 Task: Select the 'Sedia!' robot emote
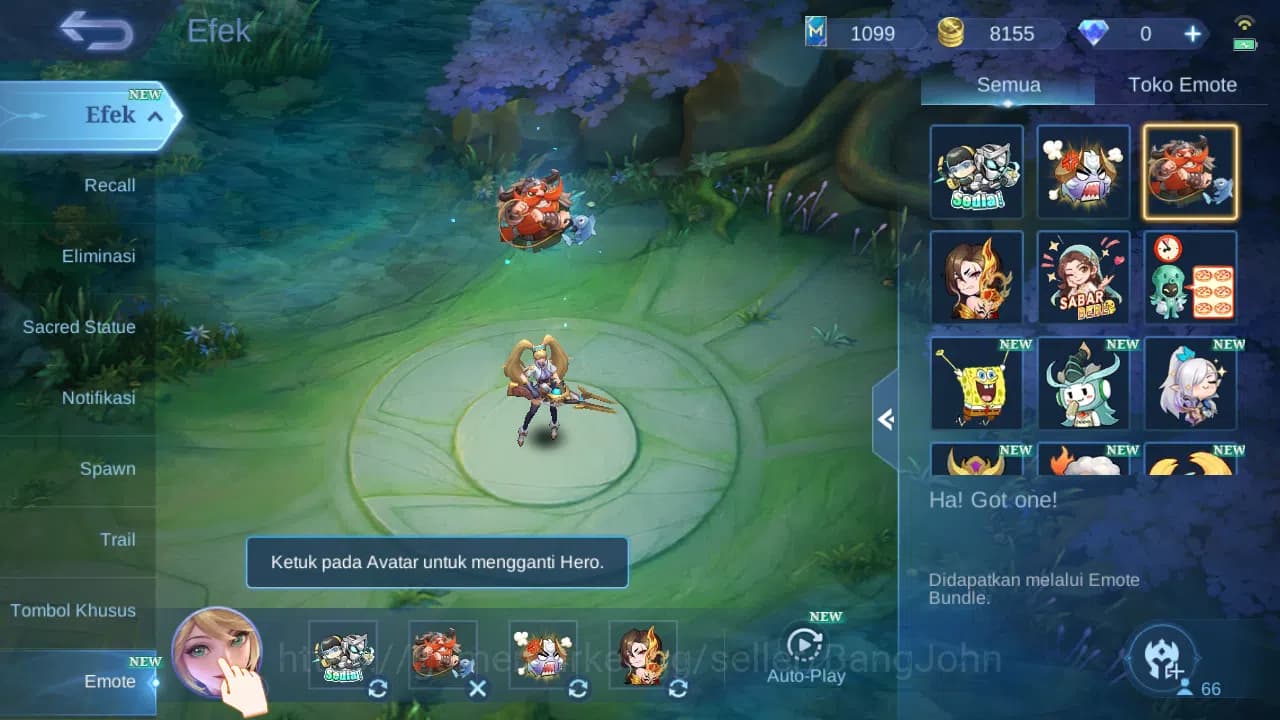976,171
